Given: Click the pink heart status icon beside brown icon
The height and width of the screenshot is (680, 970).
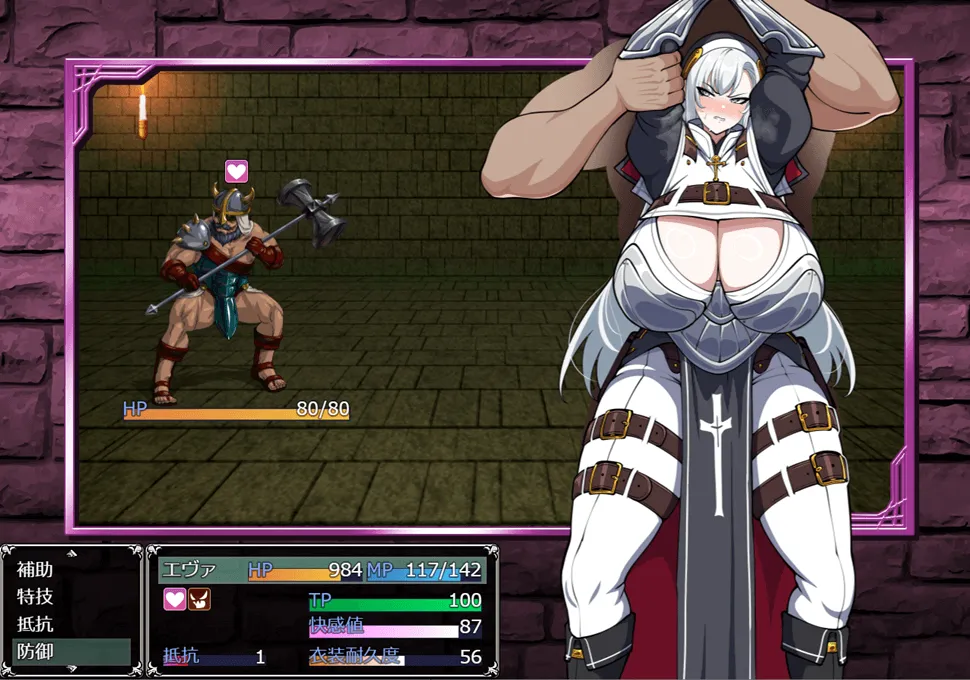Looking at the screenshot, I should [x=175, y=599].
